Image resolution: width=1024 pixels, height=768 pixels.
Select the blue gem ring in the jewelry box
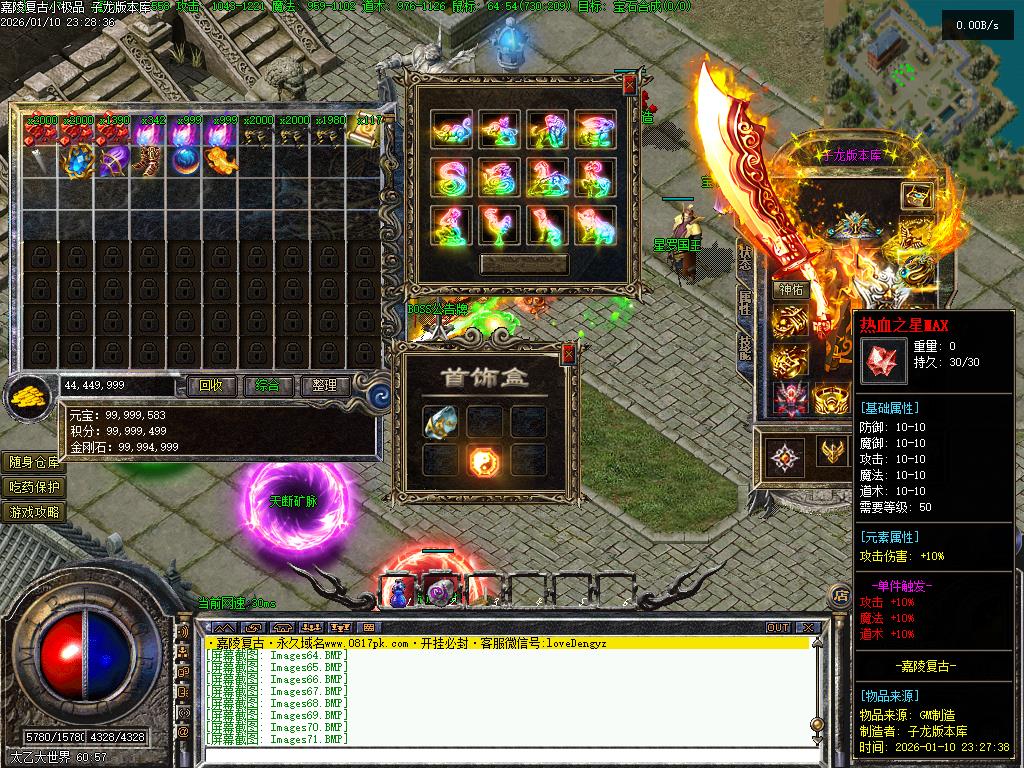click(440, 423)
